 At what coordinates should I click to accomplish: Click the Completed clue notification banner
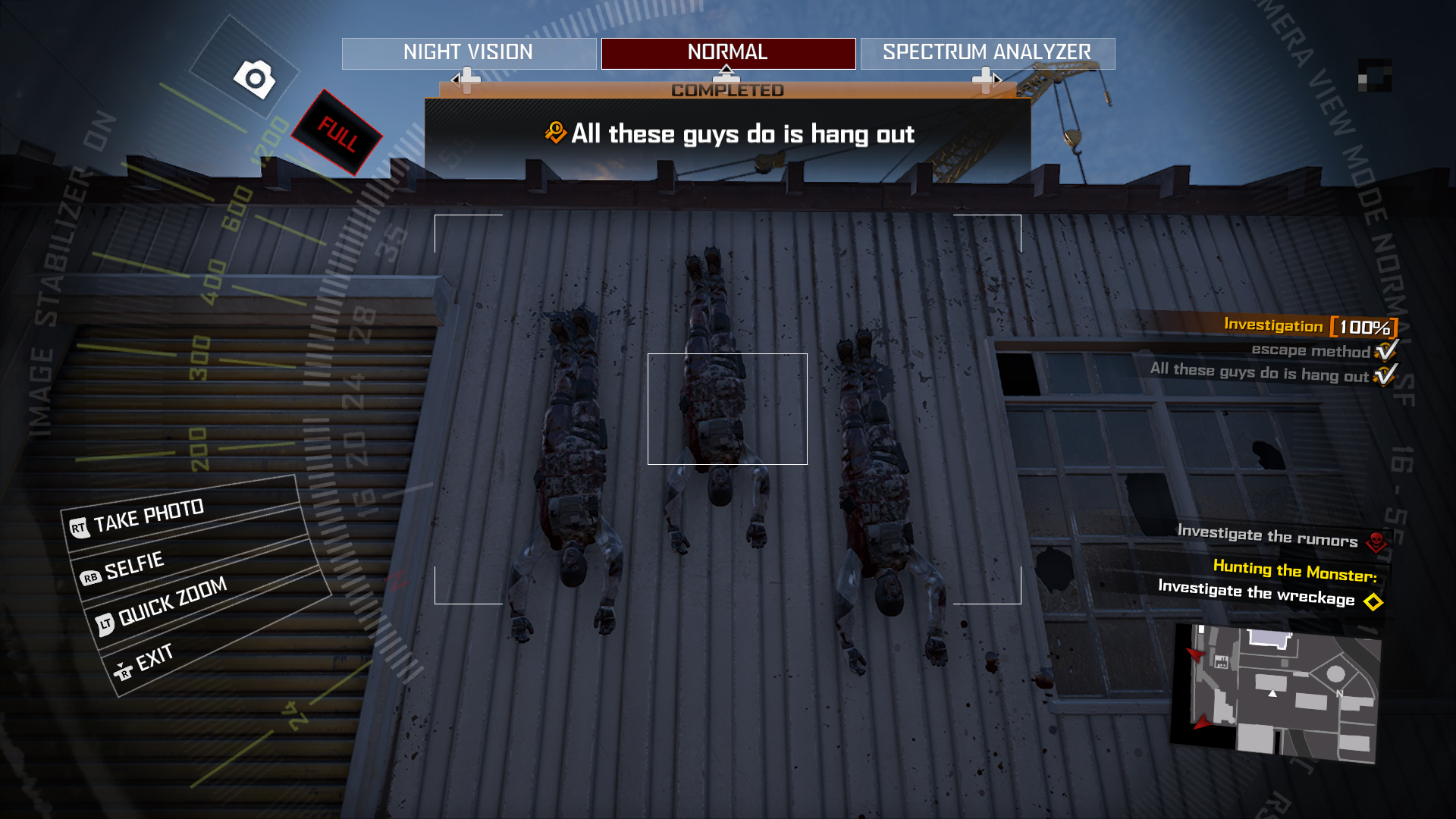(728, 133)
